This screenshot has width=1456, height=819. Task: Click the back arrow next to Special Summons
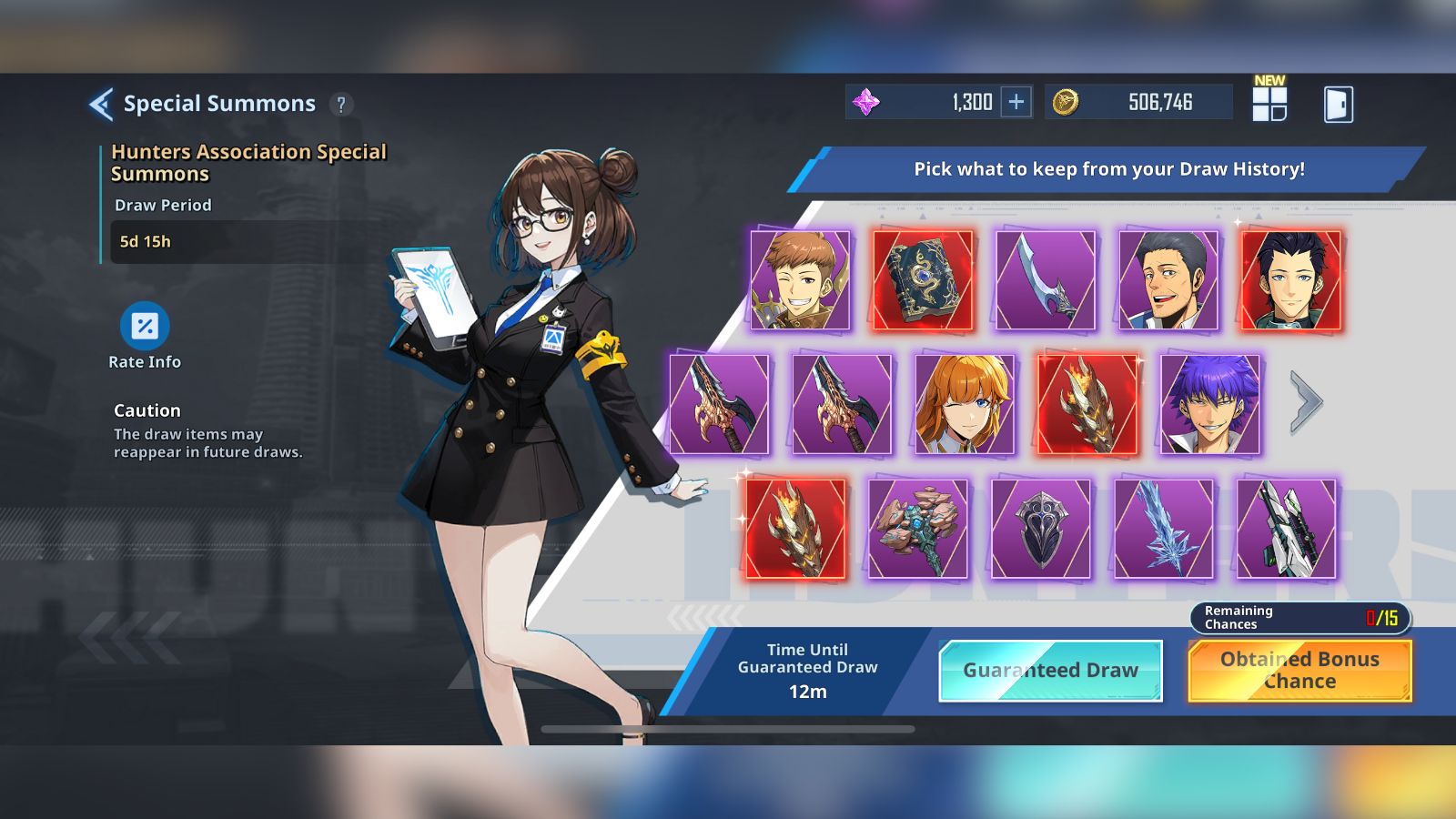point(100,103)
